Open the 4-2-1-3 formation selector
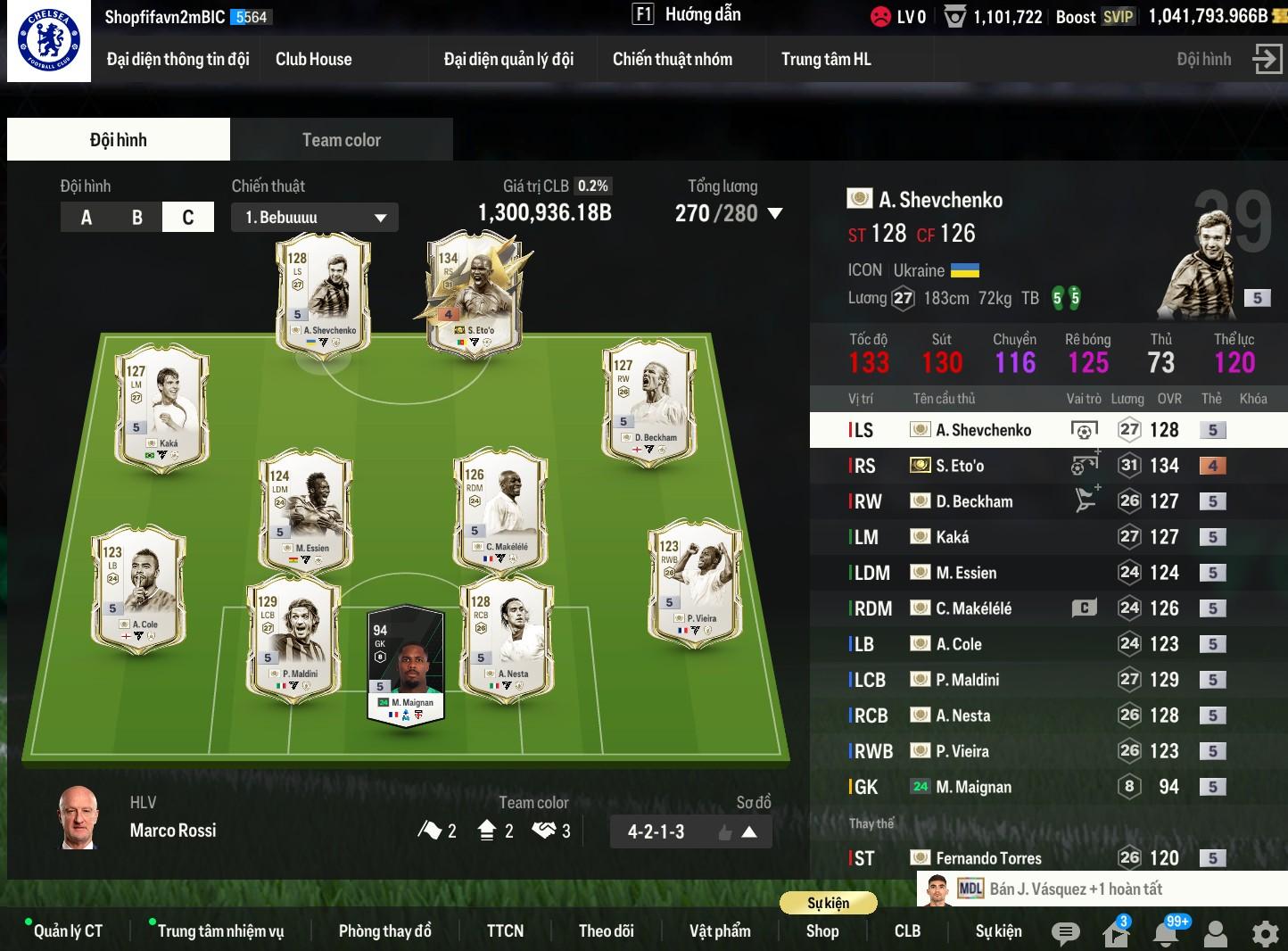 [x=690, y=832]
